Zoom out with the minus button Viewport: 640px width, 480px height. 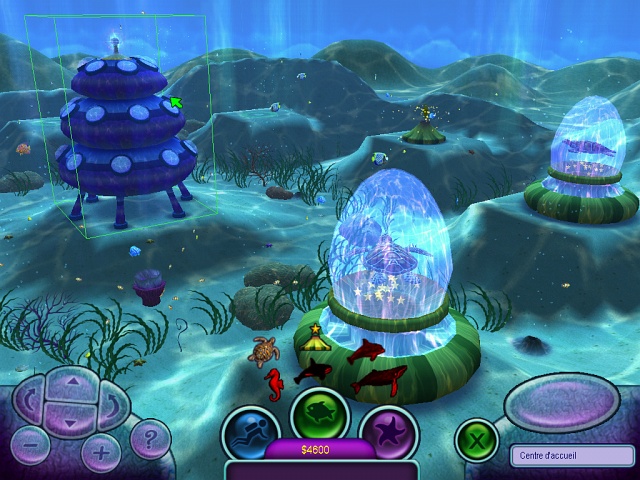31,445
